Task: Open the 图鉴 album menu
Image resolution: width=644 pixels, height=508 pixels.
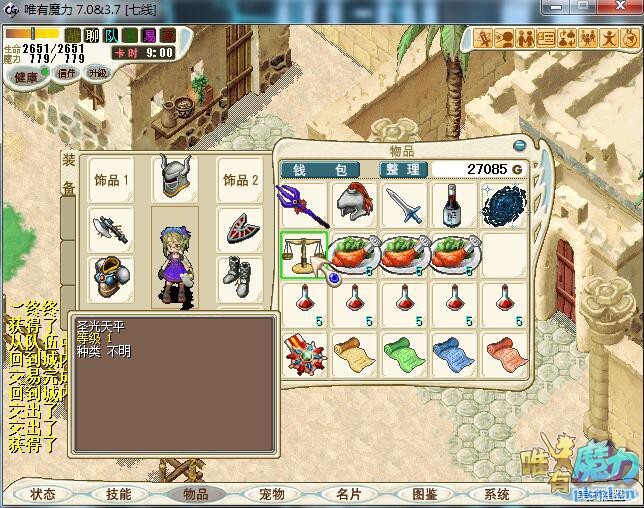Action: (424, 494)
